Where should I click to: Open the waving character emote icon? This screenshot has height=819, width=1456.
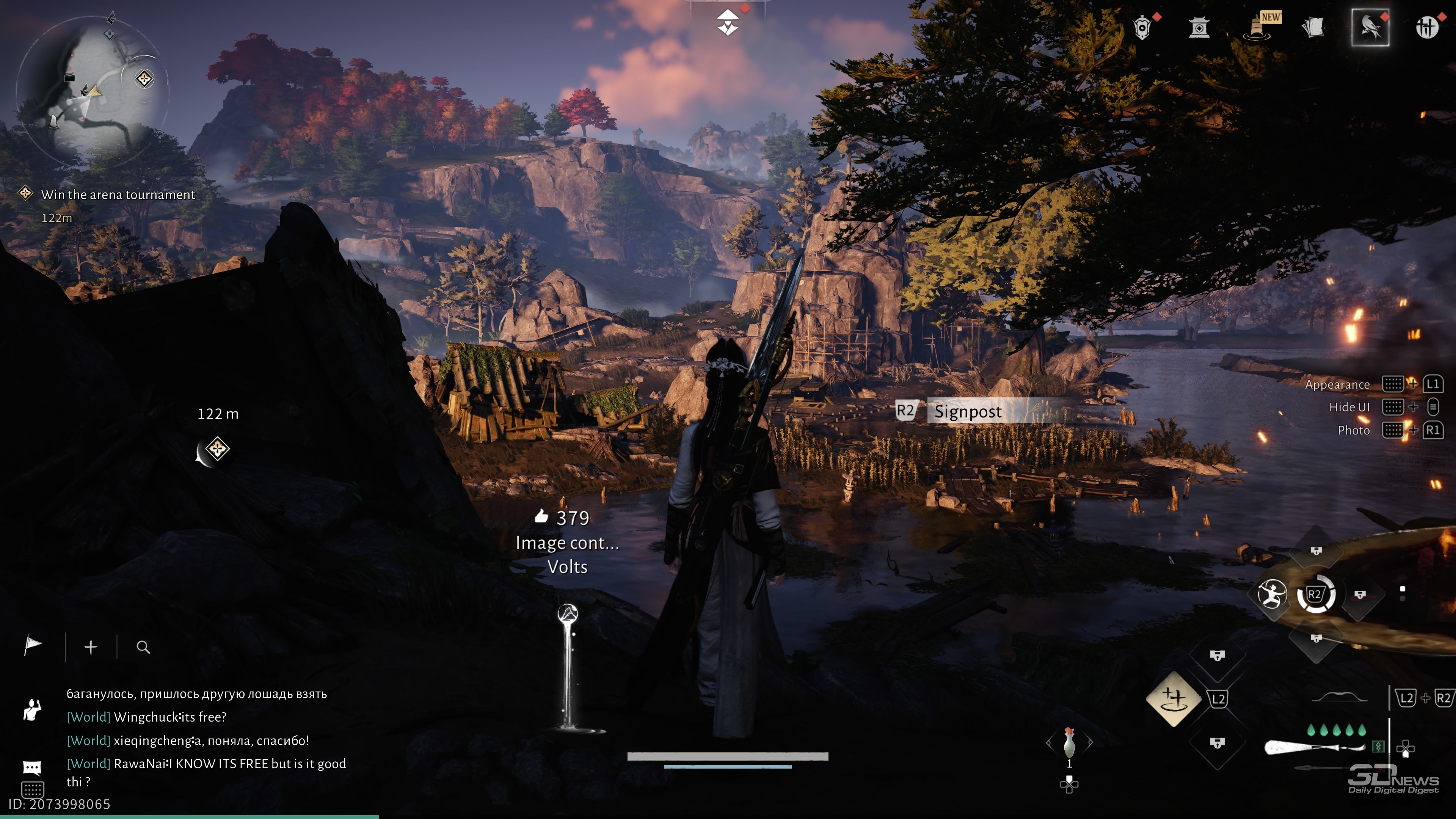(x=32, y=710)
